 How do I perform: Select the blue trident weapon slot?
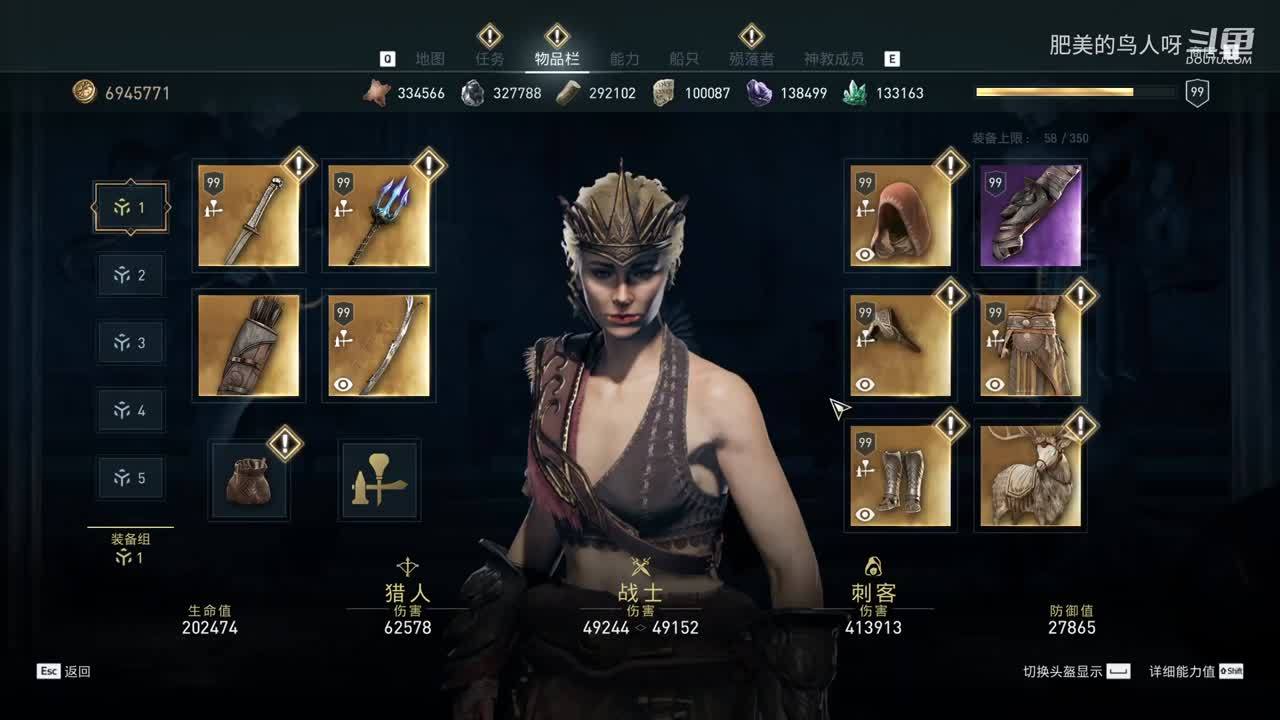(x=379, y=216)
